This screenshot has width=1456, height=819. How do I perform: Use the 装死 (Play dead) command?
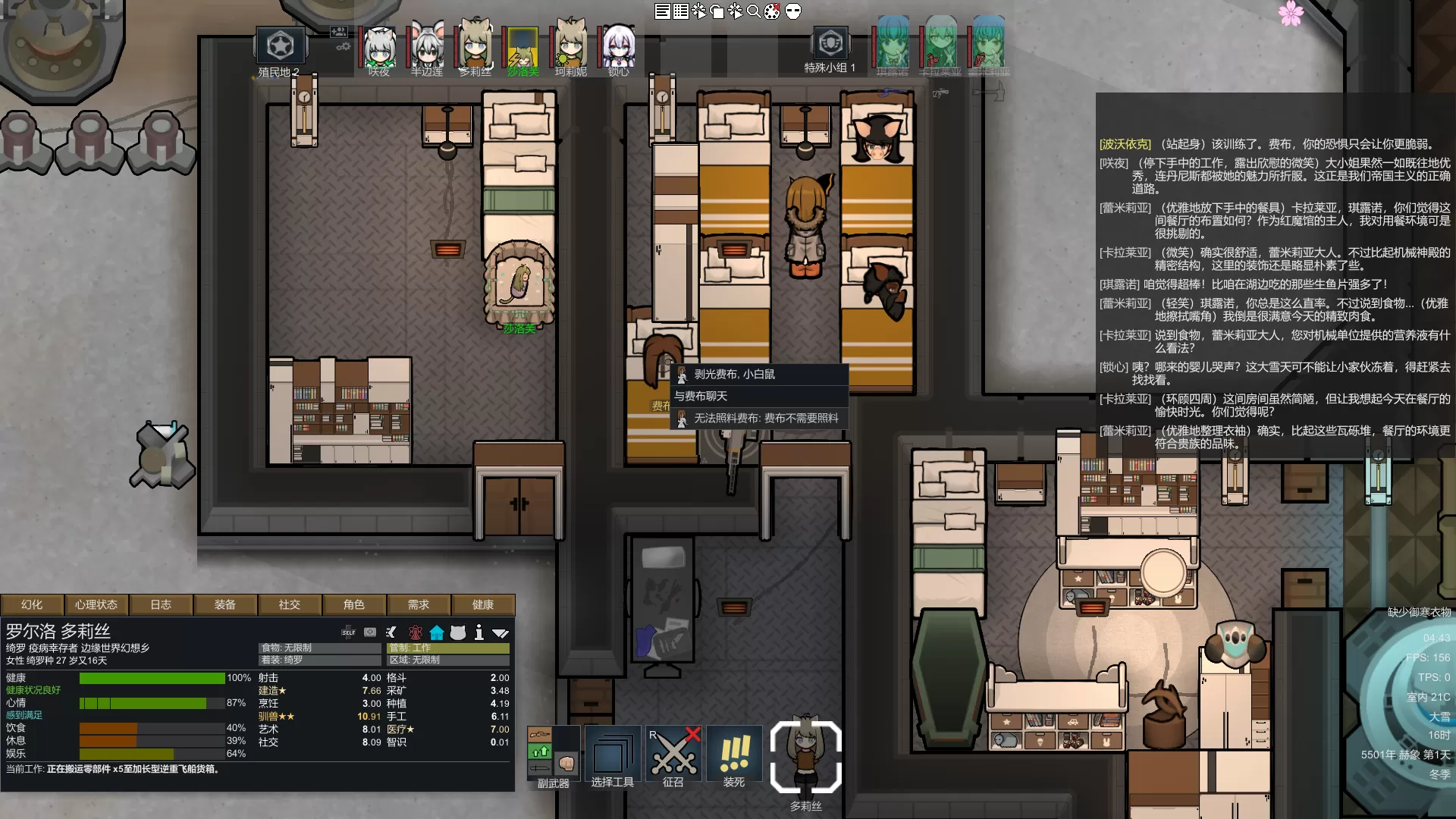[734, 756]
